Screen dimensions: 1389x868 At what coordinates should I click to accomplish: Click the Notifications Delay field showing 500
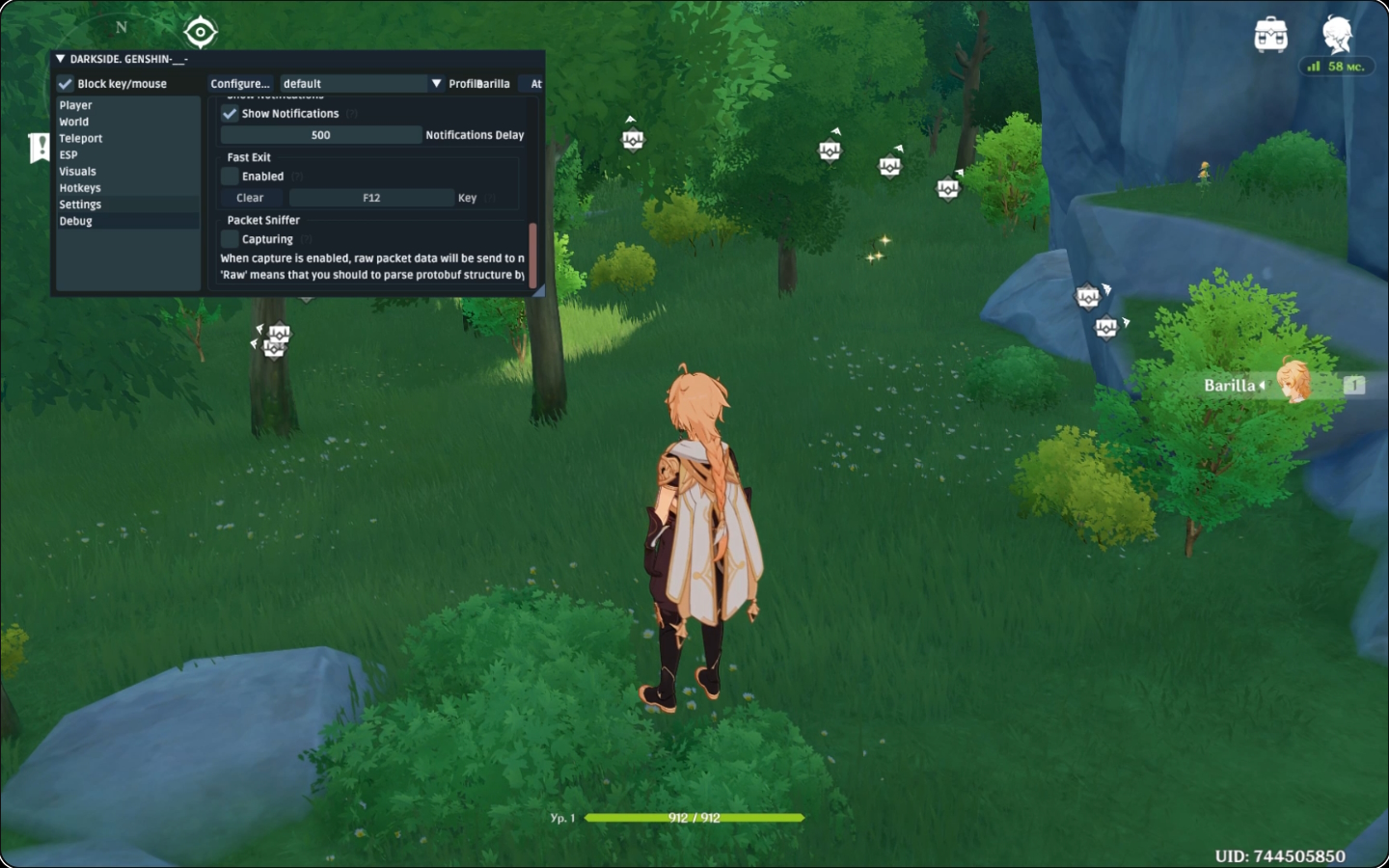(x=321, y=134)
